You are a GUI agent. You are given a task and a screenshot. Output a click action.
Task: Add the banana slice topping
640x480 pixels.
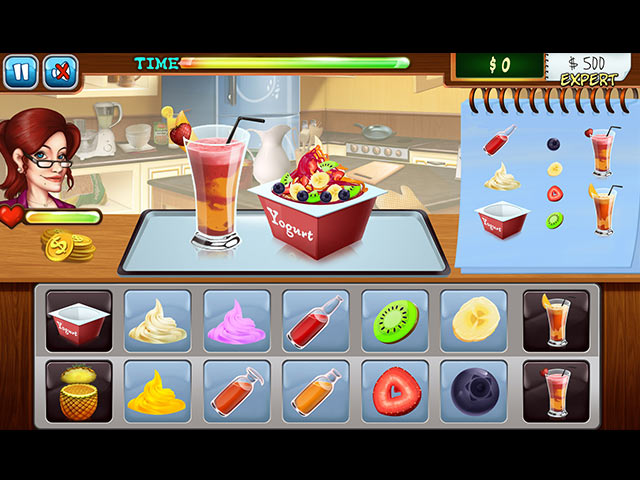tap(474, 321)
